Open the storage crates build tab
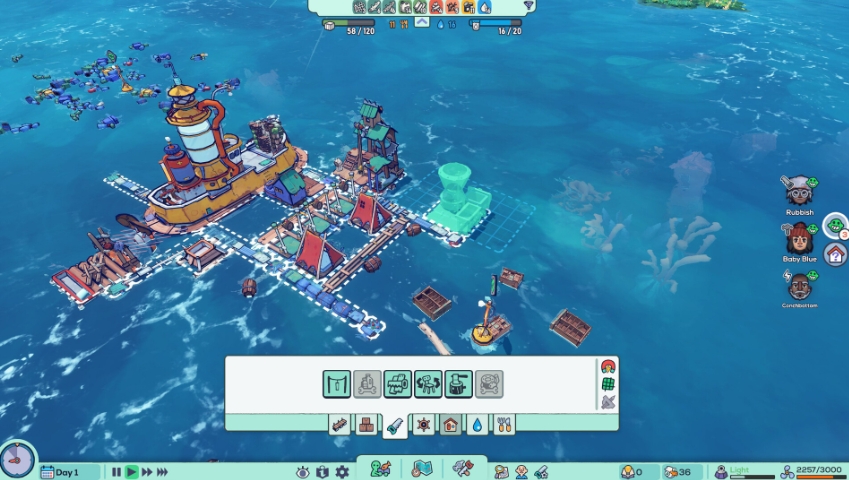849x480 pixels. click(368, 425)
